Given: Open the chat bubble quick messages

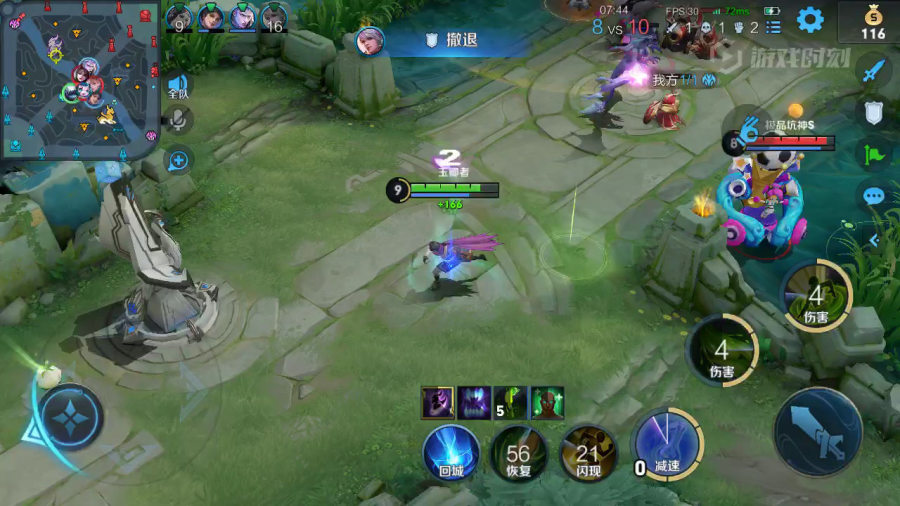Looking at the screenshot, I should (874, 196).
